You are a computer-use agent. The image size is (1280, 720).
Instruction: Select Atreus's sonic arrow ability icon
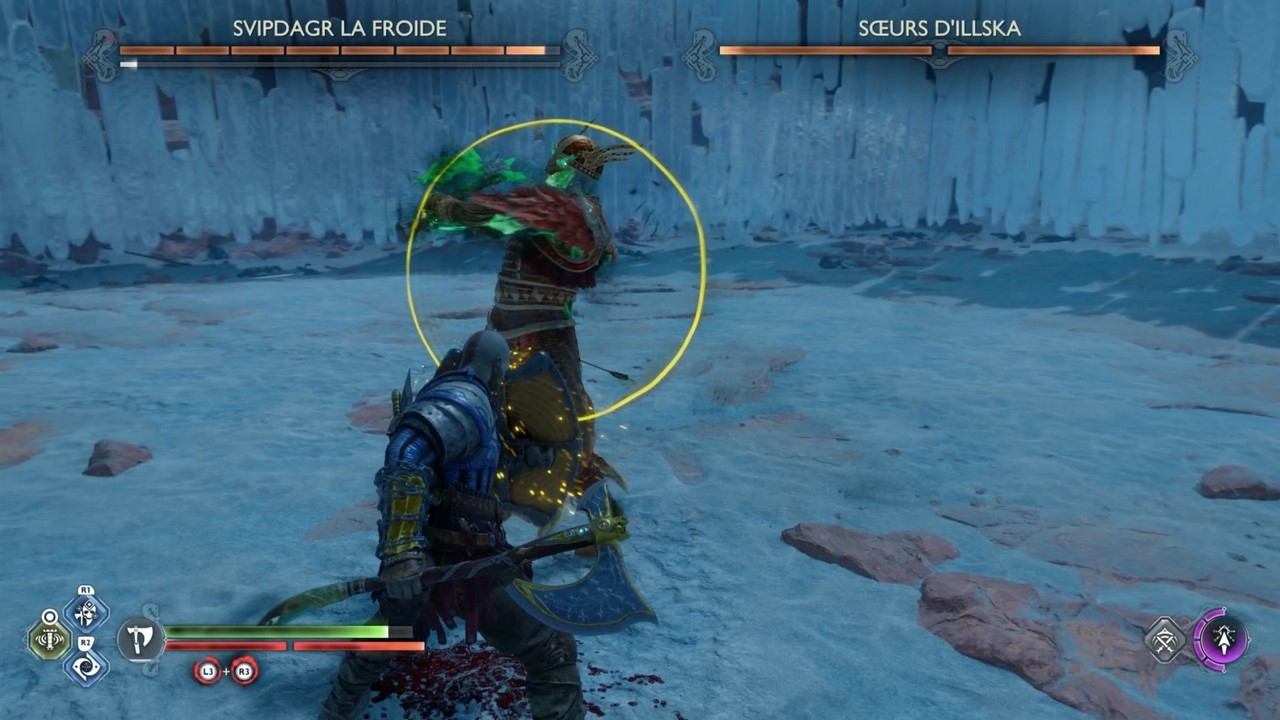(1224, 639)
